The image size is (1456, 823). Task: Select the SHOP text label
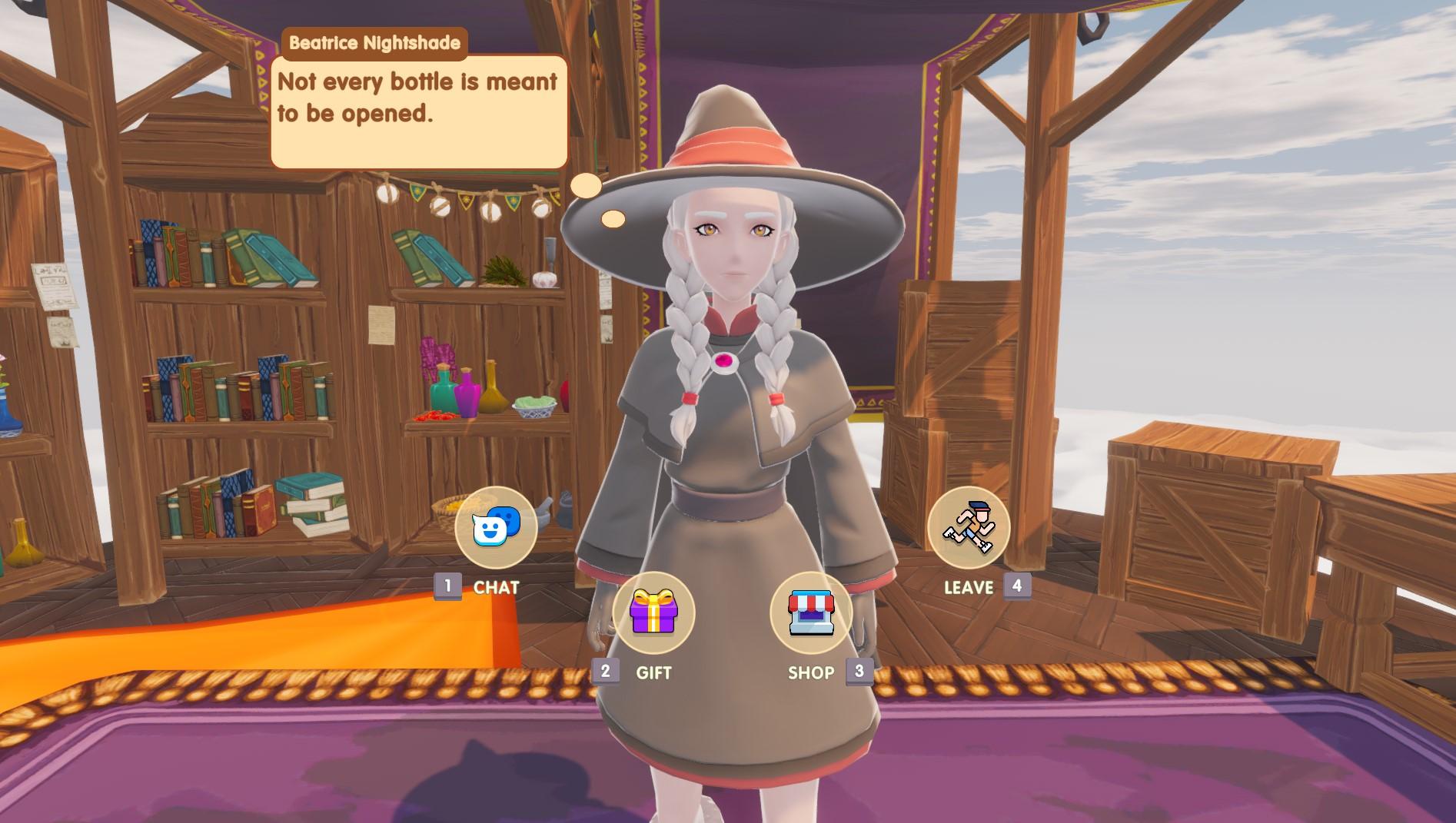[x=809, y=672]
